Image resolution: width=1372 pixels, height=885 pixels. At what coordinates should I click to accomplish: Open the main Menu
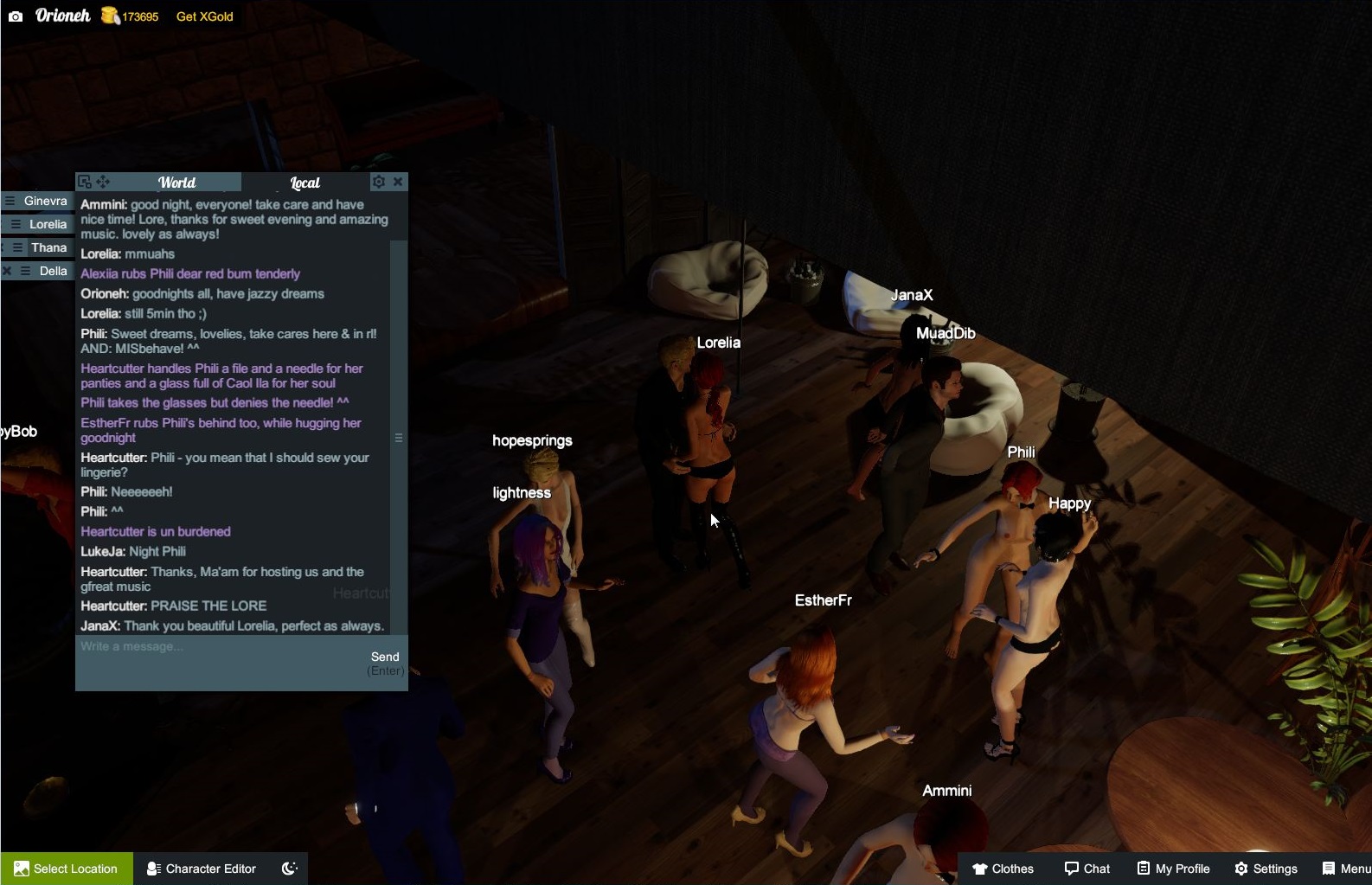[x=1346, y=869]
